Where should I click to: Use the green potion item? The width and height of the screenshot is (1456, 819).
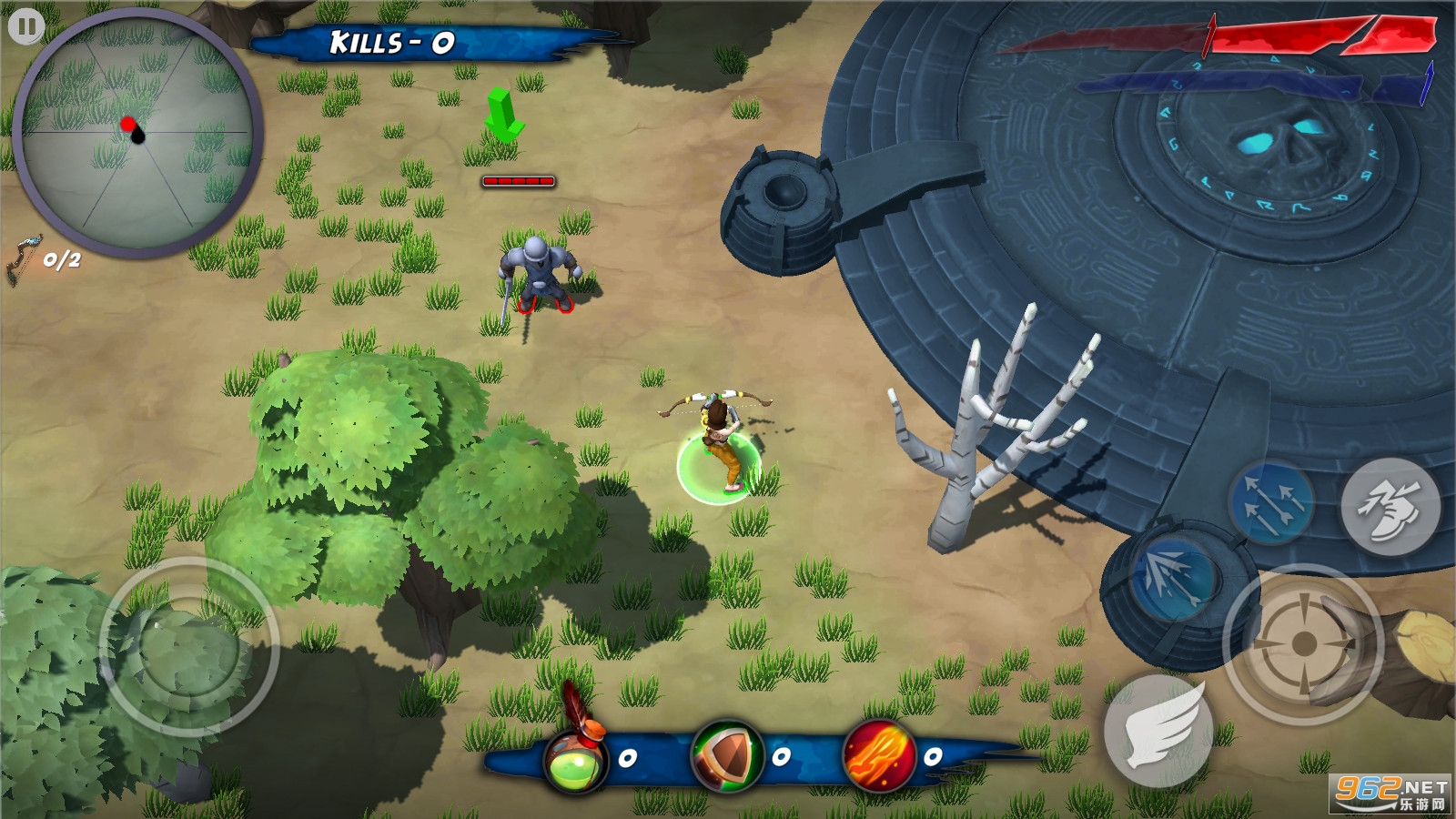pyautogui.click(x=575, y=760)
